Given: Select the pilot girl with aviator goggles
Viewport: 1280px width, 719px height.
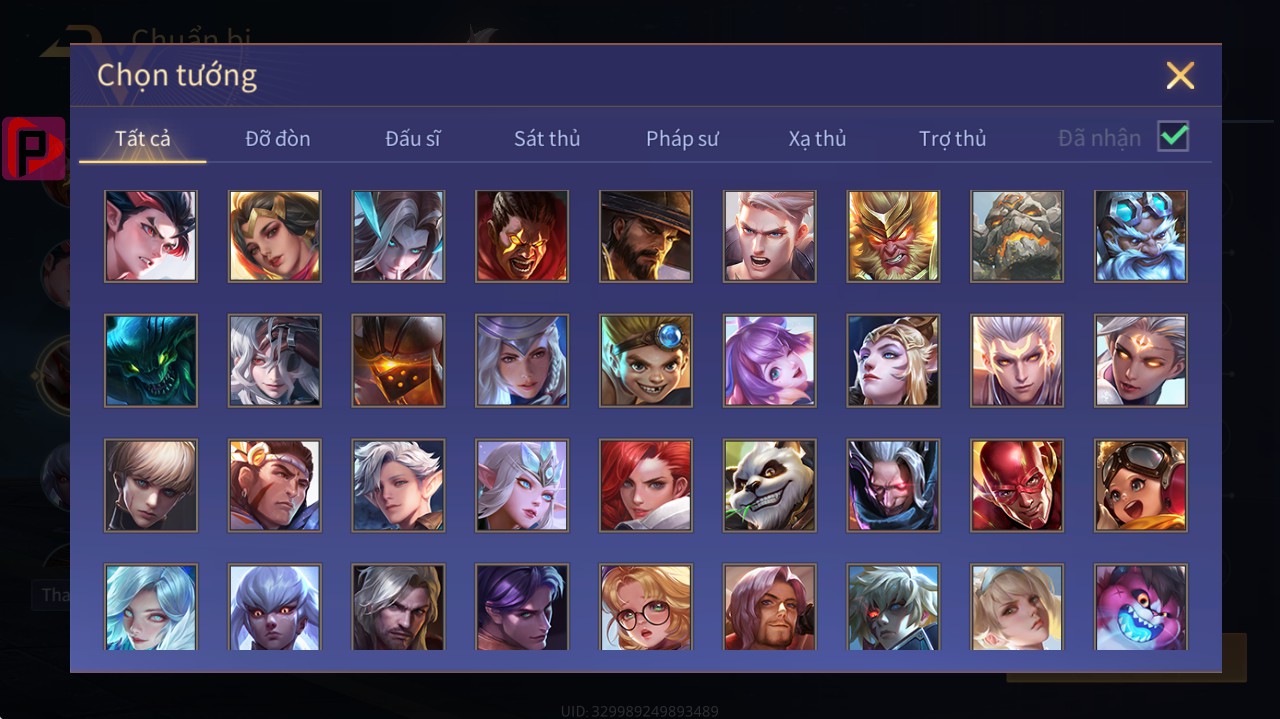Looking at the screenshot, I should click(x=1141, y=485).
